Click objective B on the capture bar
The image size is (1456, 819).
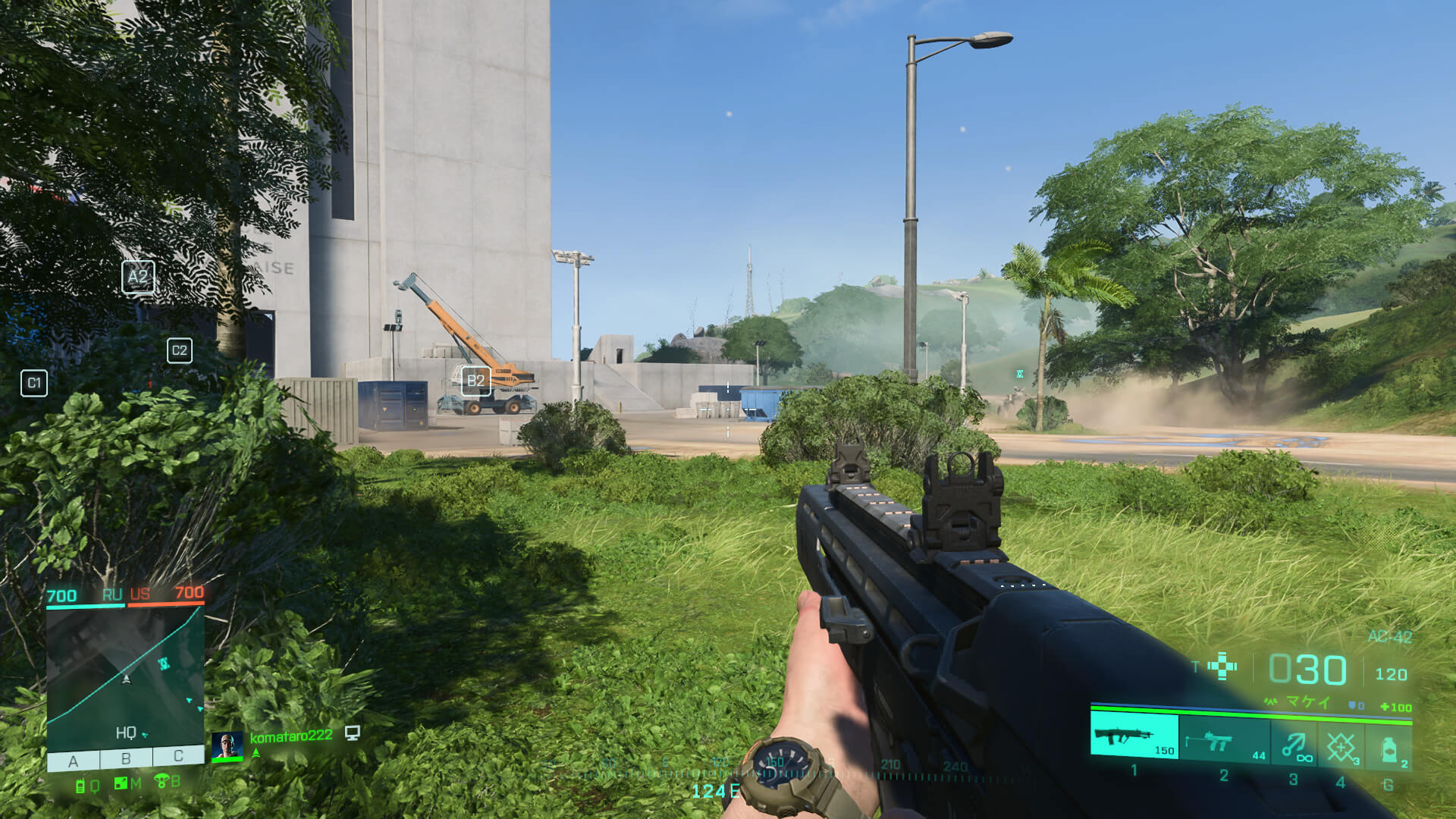pyautogui.click(x=126, y=758)
